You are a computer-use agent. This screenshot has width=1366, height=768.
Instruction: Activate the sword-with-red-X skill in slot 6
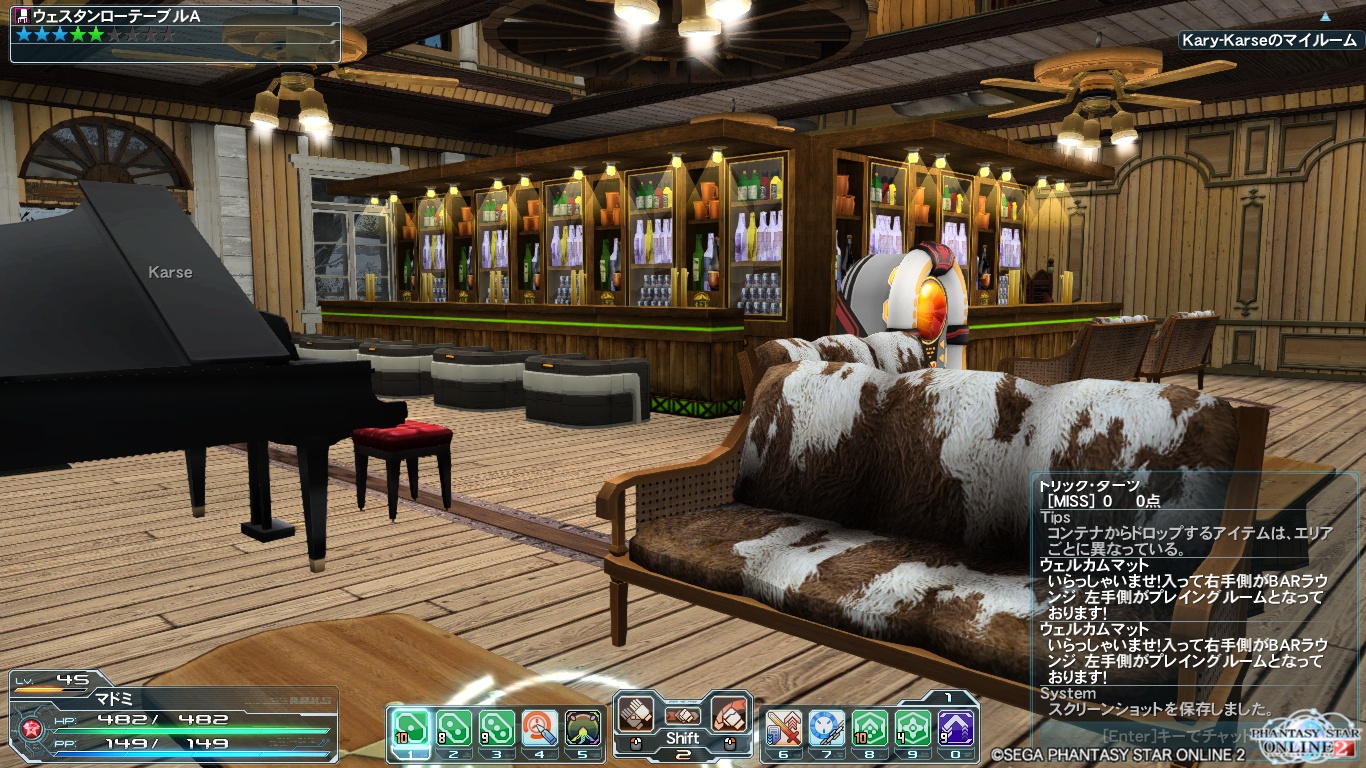click(x=783, y=728)
